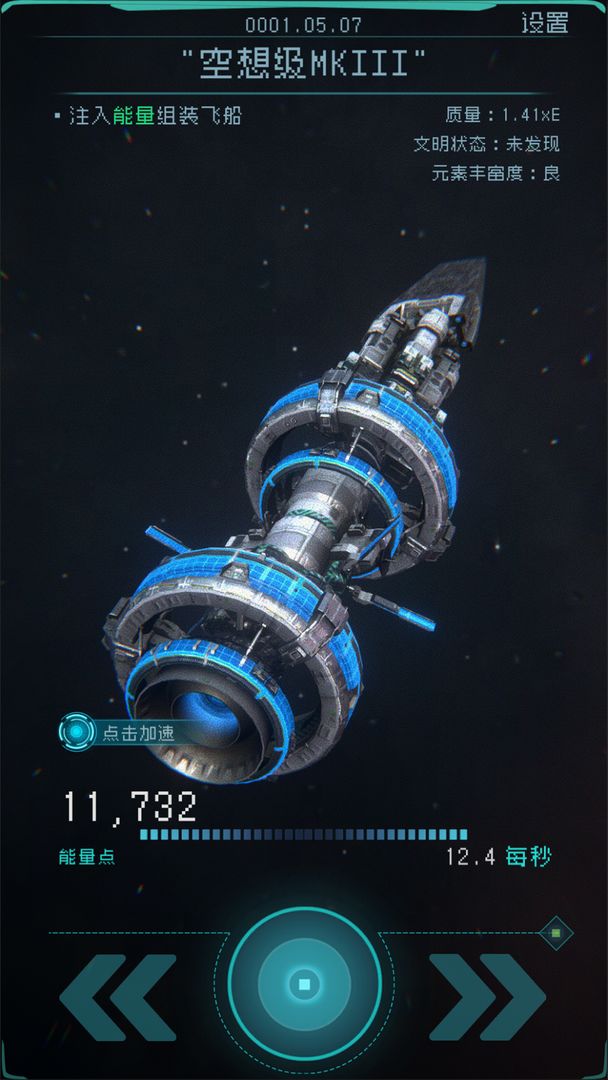Go to previous ship with left chevrons
This screenshot has height=1080, width=608.
[x=118, y=997]
